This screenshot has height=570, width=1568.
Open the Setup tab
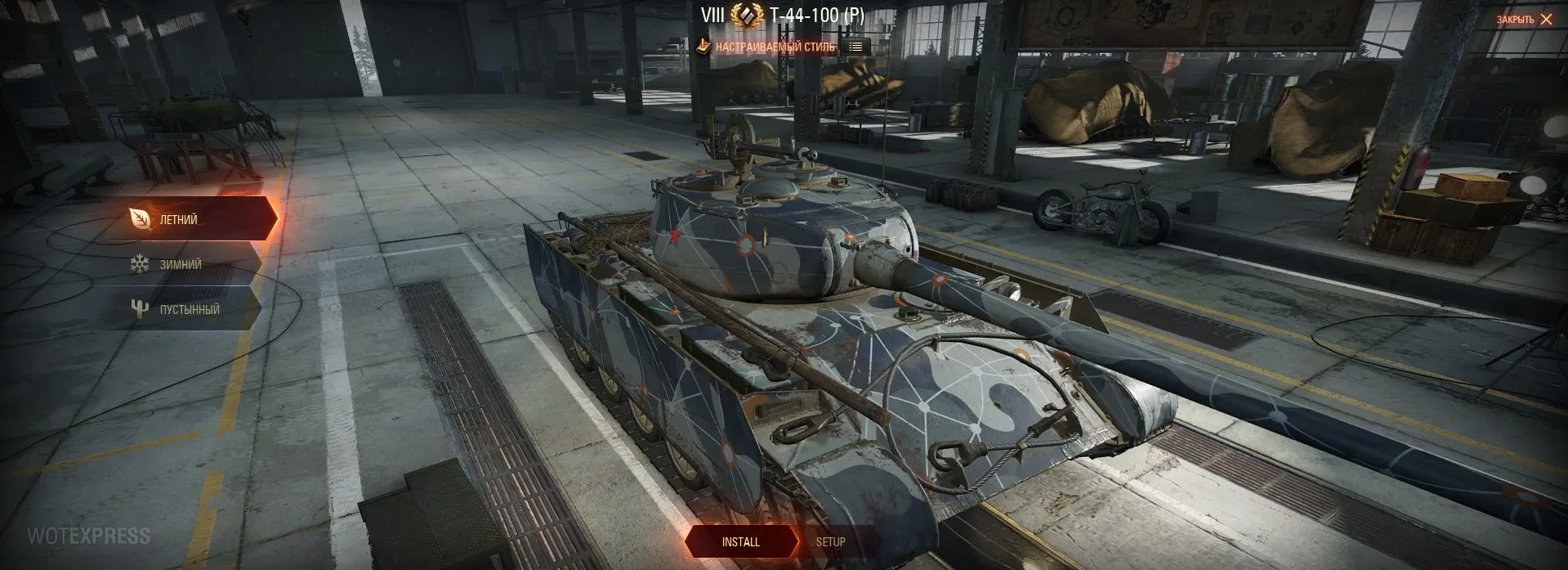[830, 542]
